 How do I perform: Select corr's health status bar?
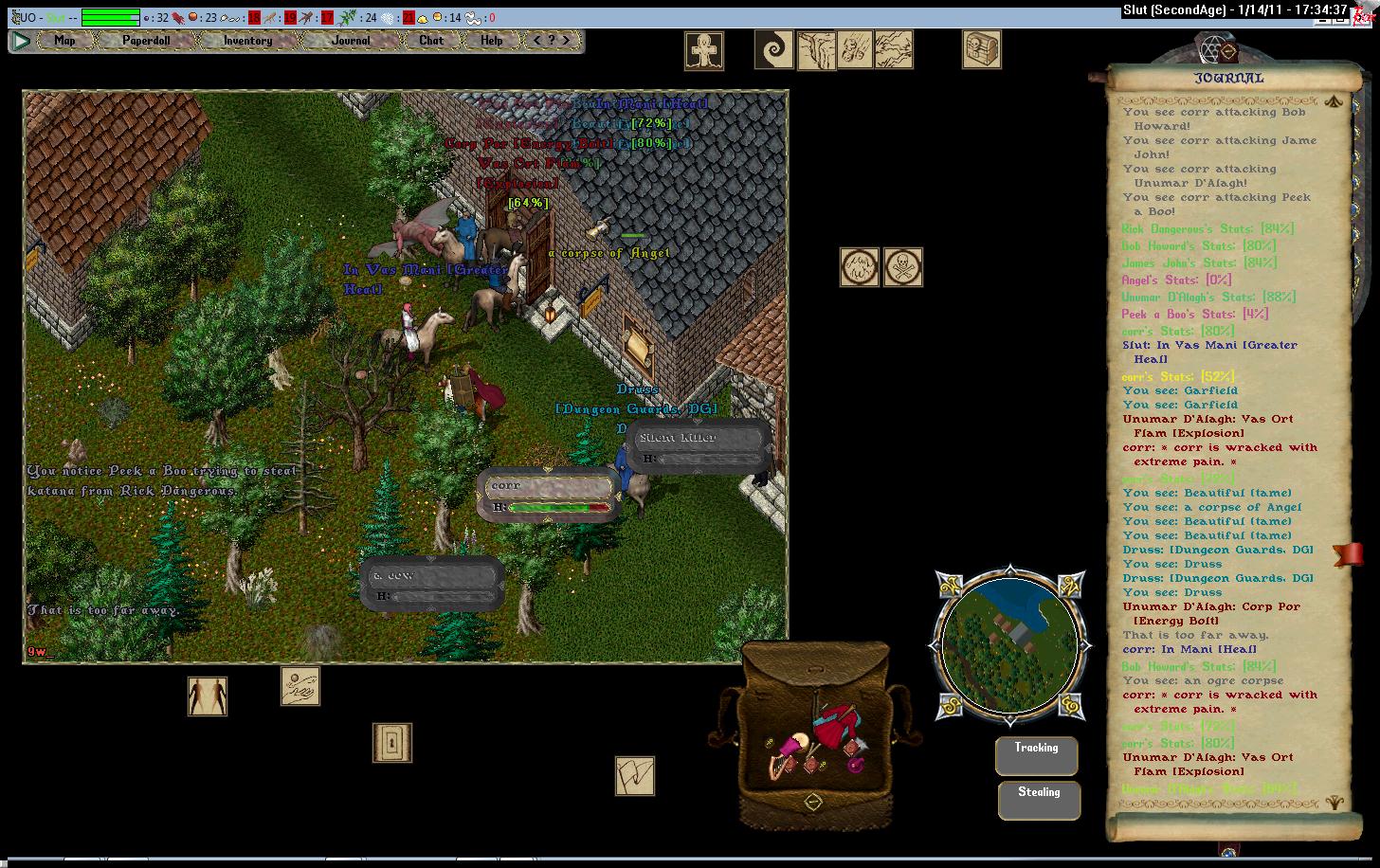(x=550, y=496)
